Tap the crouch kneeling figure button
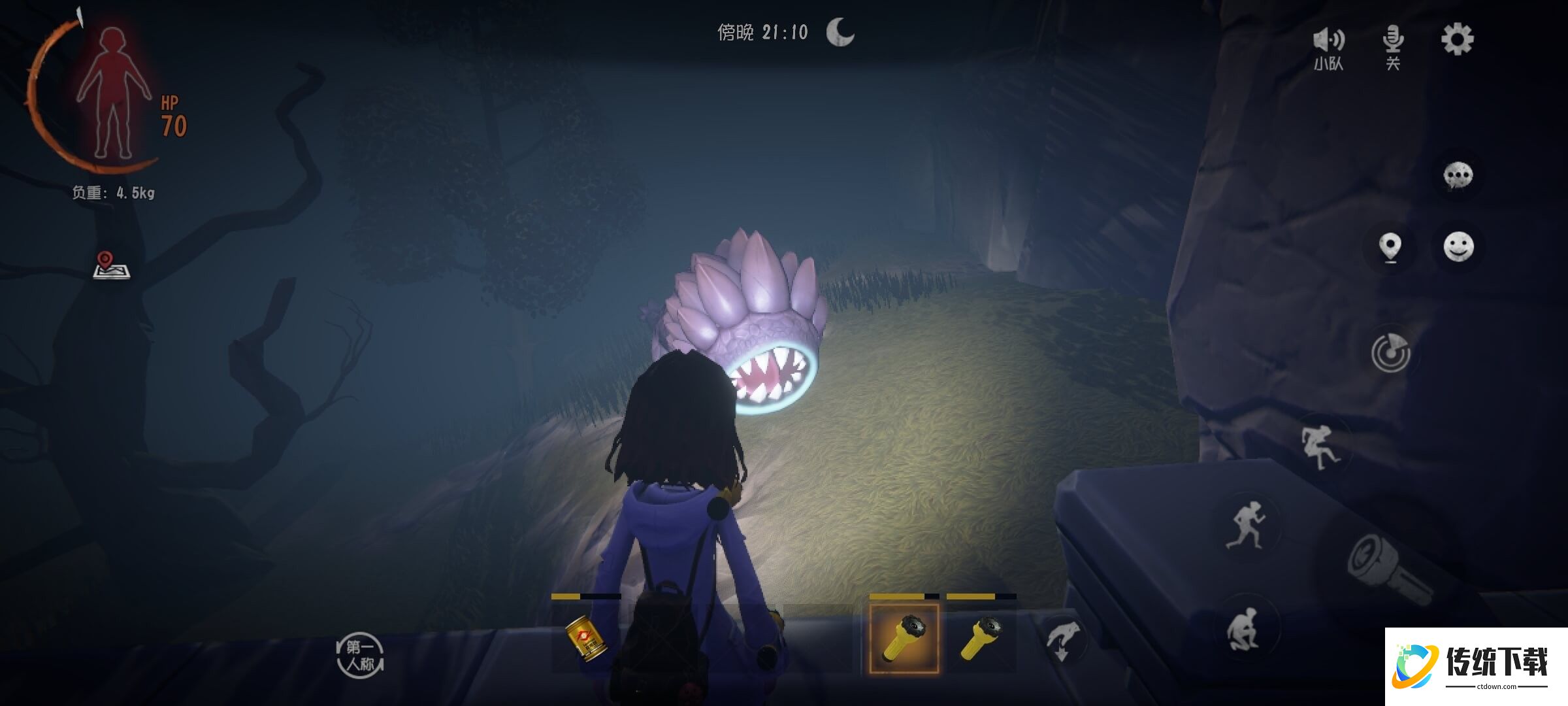 click(1245, 629)
